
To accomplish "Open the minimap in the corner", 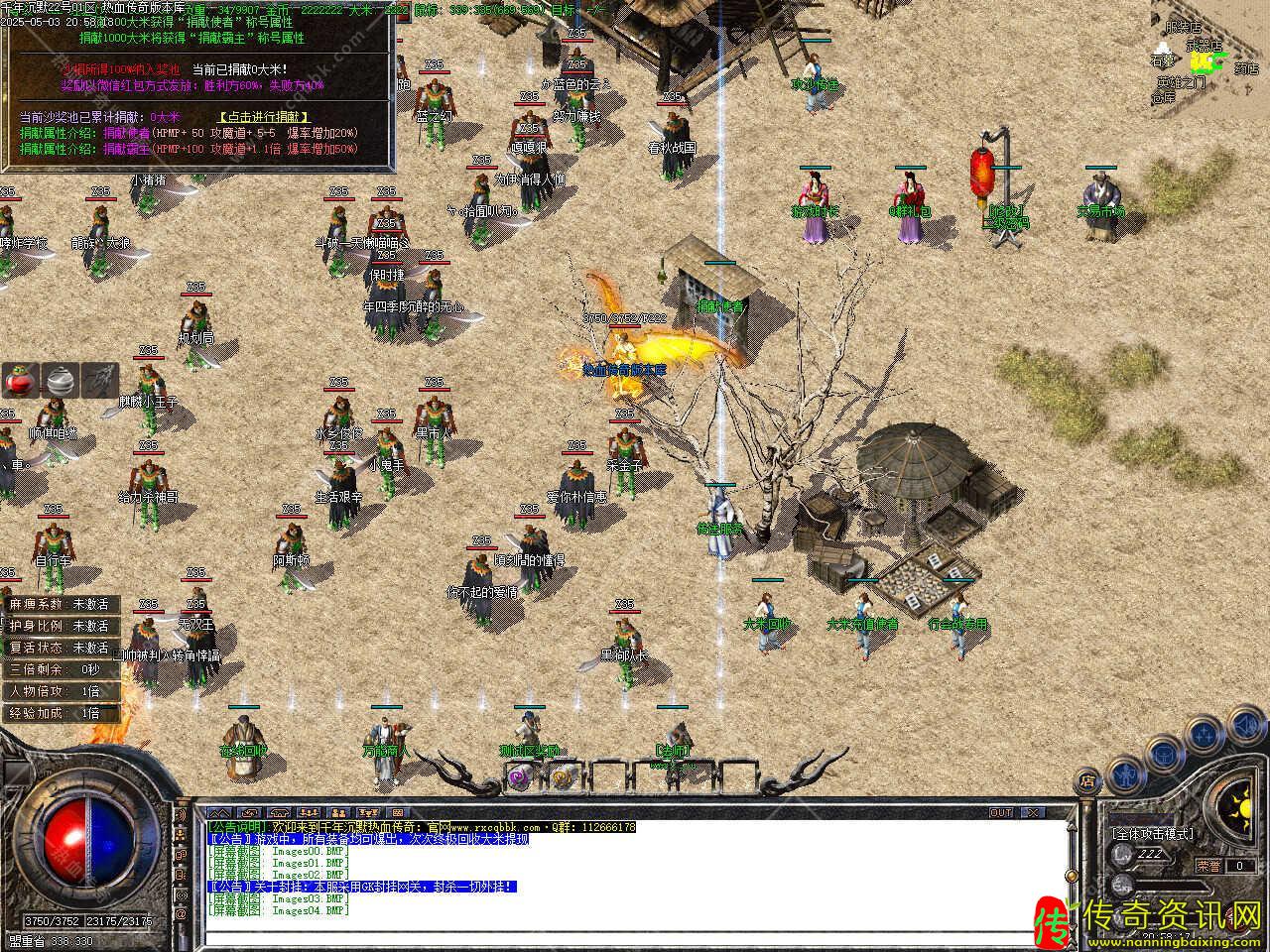I will 1206,59.
